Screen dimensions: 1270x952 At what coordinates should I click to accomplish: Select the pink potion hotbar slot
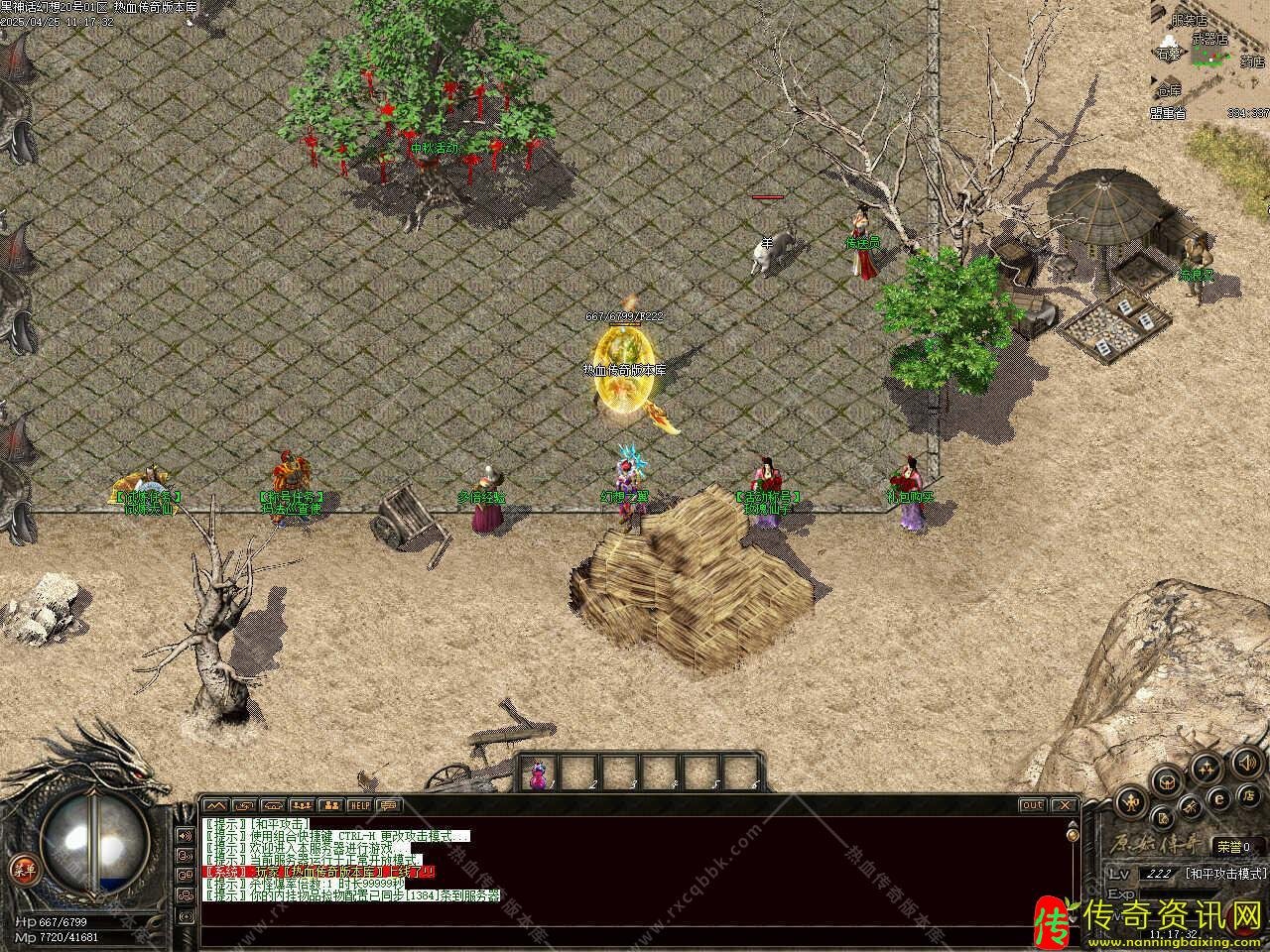click(x=538, y=774)
